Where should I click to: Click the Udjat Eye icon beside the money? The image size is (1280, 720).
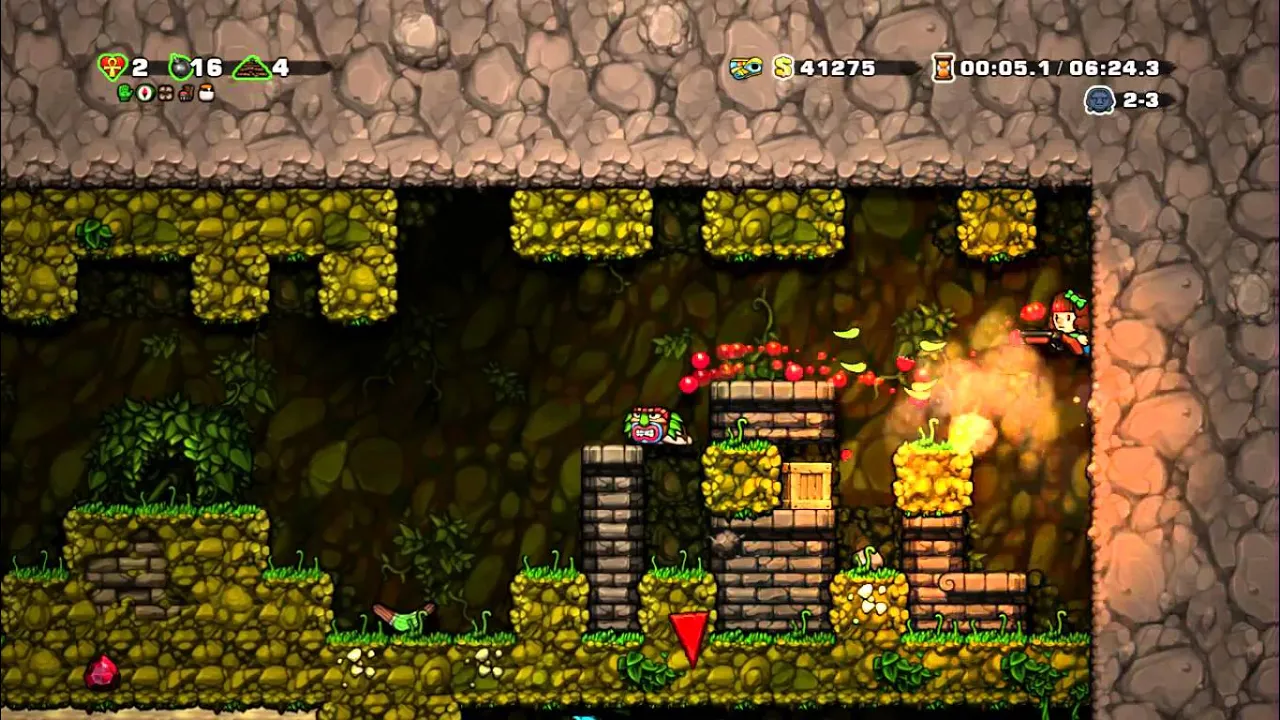[x=745, y=68]
